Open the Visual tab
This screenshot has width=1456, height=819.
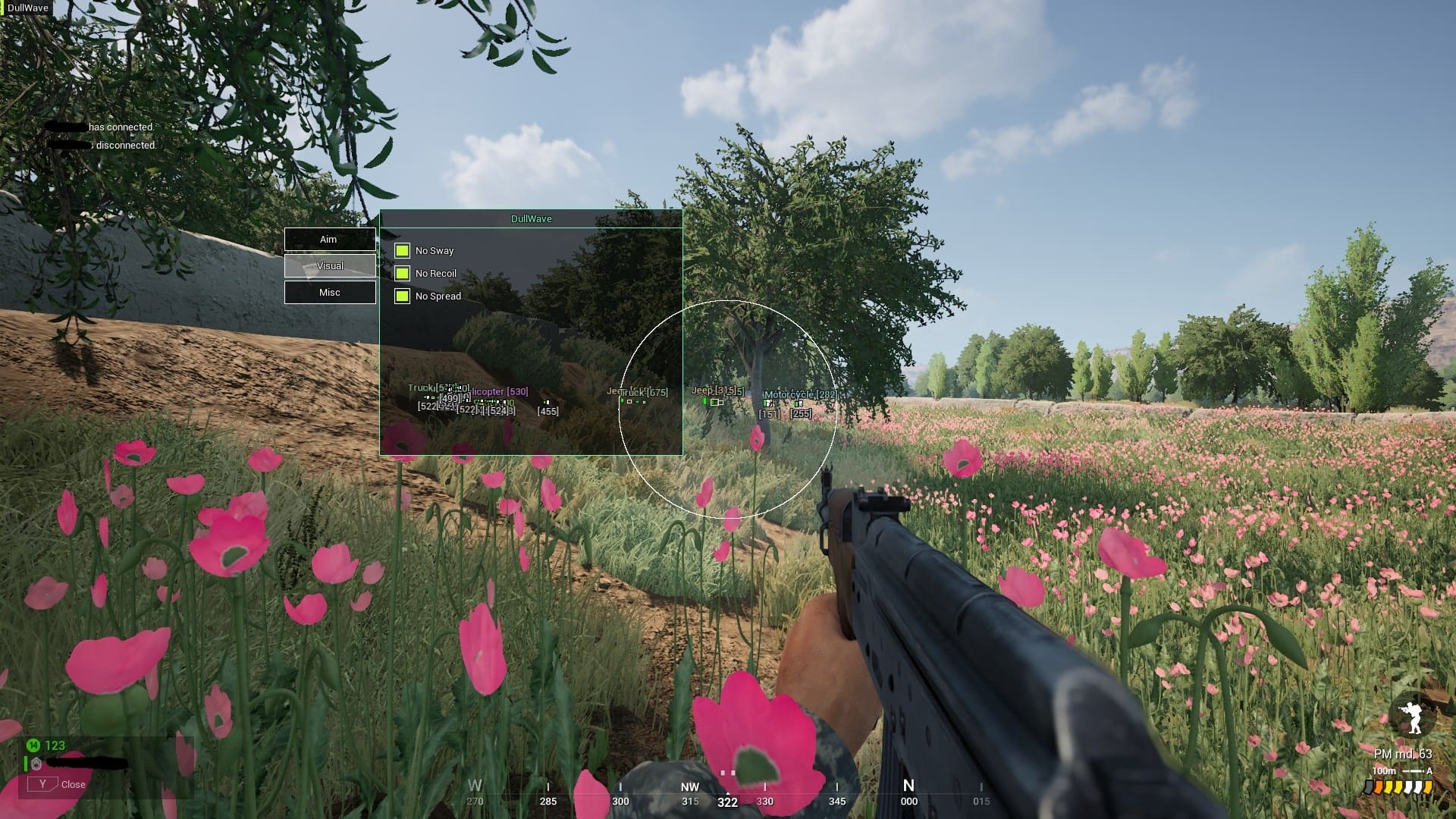coord(329,266)
